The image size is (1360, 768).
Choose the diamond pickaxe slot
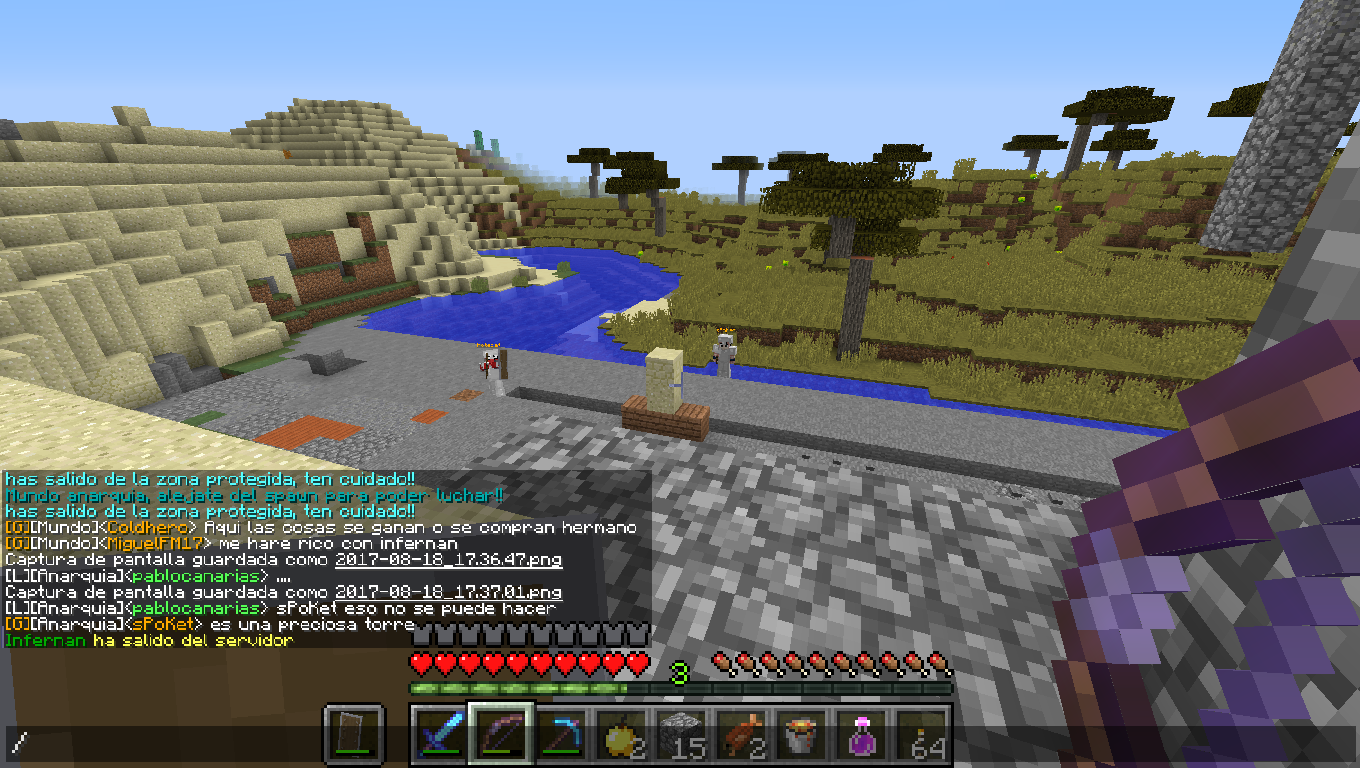[x=562, y=735]
